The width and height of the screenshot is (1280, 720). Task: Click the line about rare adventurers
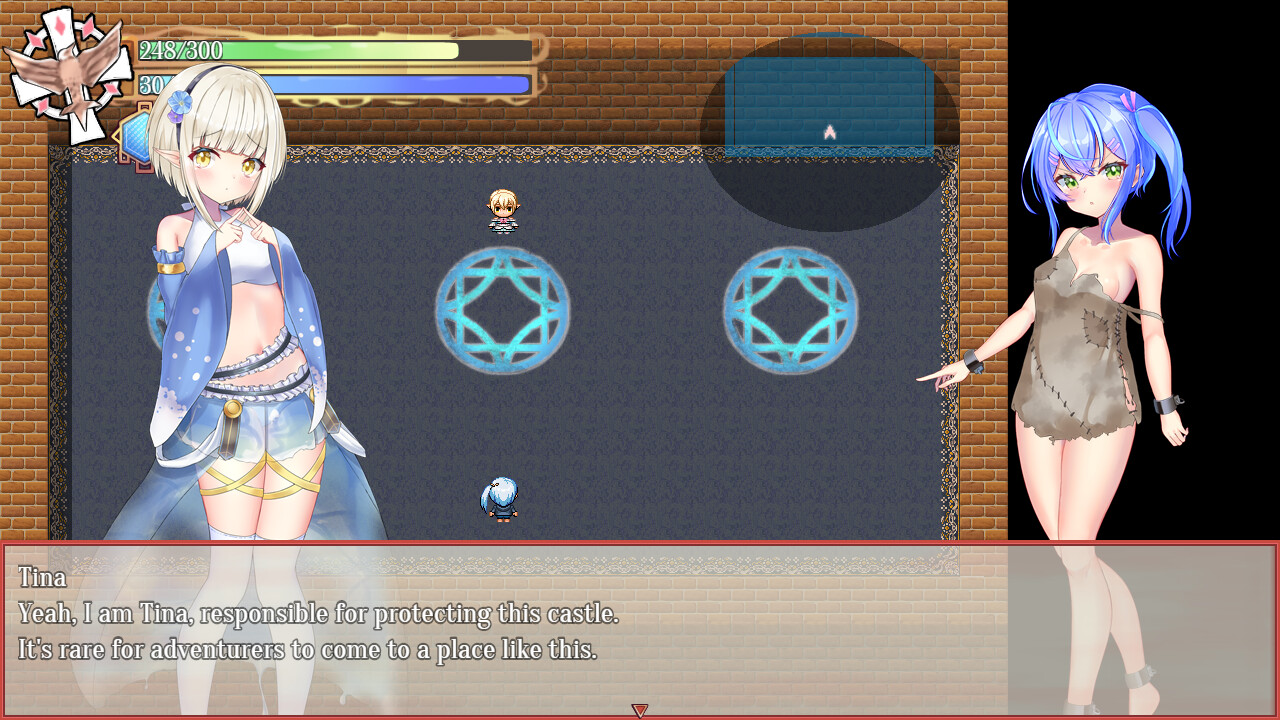tap(300, 650)
